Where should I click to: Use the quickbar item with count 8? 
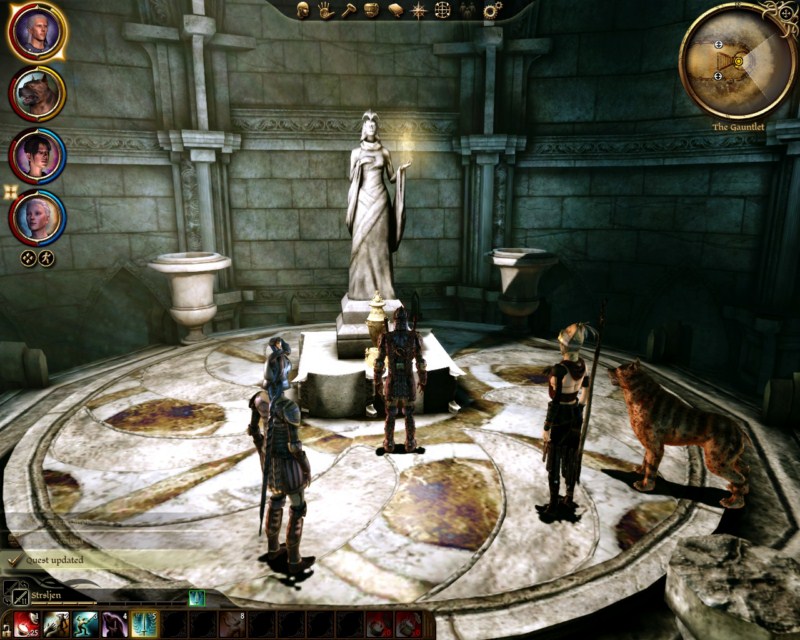(x=232, y=625)
